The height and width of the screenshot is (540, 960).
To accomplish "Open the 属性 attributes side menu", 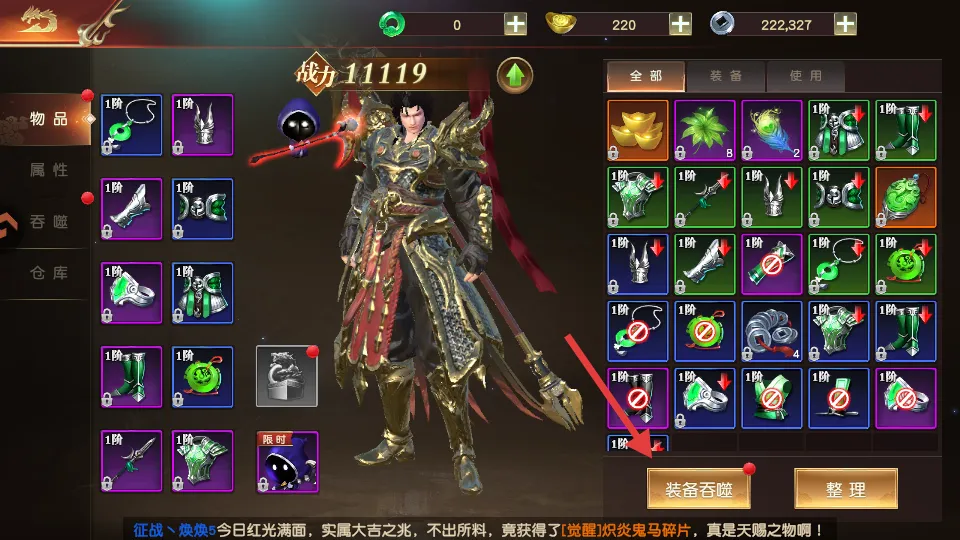I will pos(48,170).
